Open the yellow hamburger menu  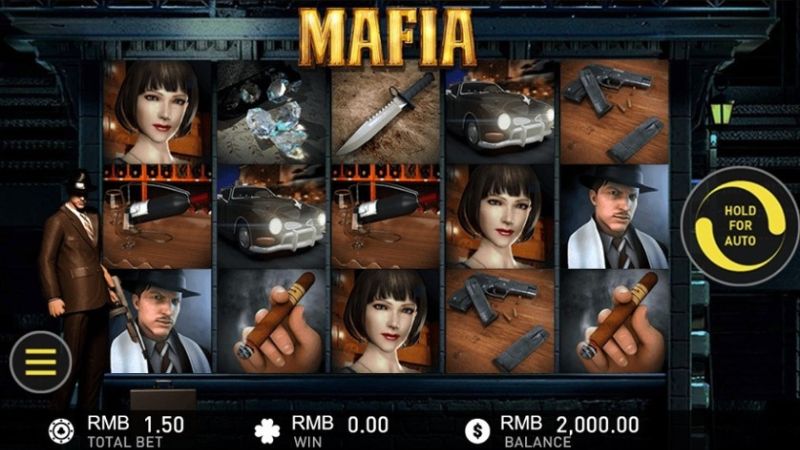tap(40, 361)
